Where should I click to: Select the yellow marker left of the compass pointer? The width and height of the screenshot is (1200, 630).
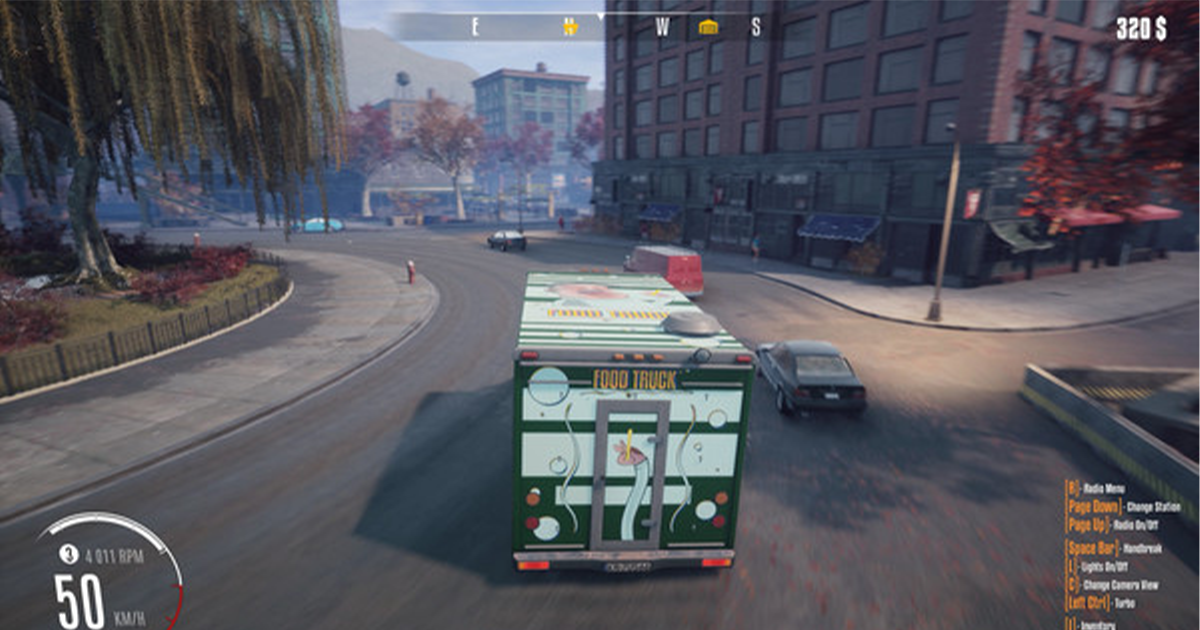click(x=570, y=27)
